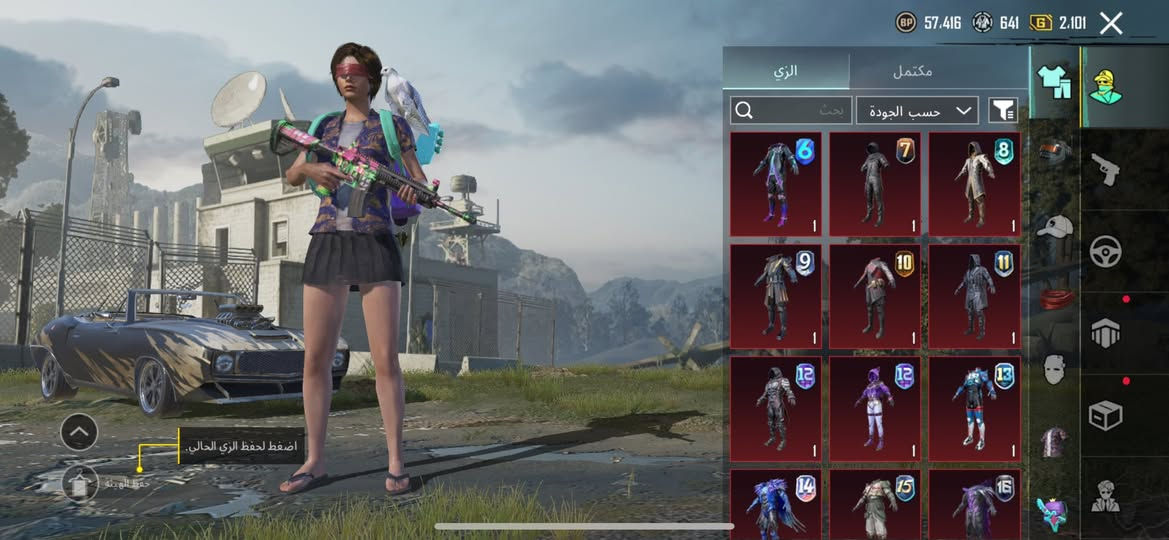This screenshot has width=1169, height=540.
Task: Save the current outfit with hanger button
Action: (x=80, y=482)
